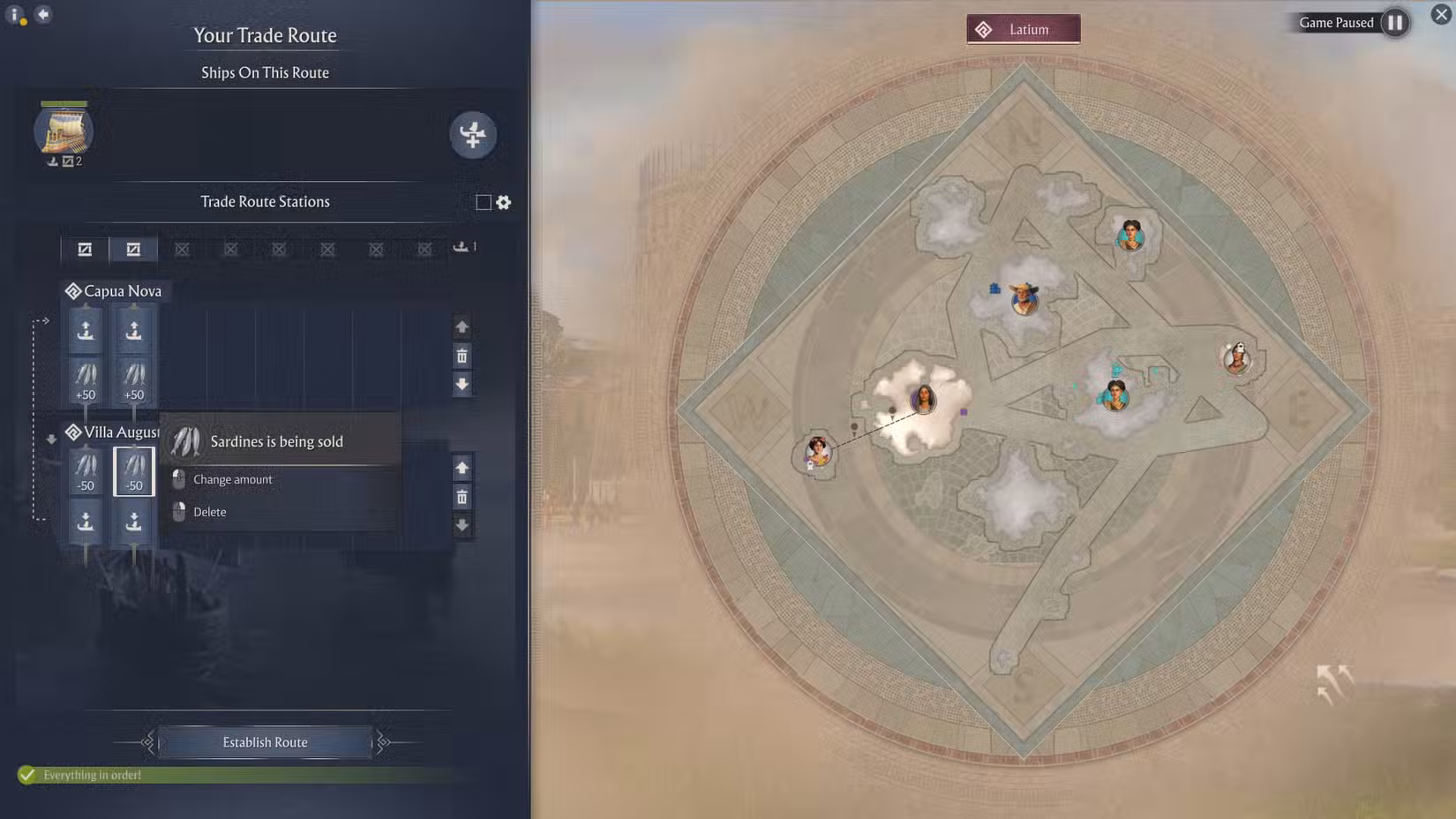The height and width of the screenshot is (819, 1456).
Task: Click the green condition bar above the ship
Action: tap(64, 101)
